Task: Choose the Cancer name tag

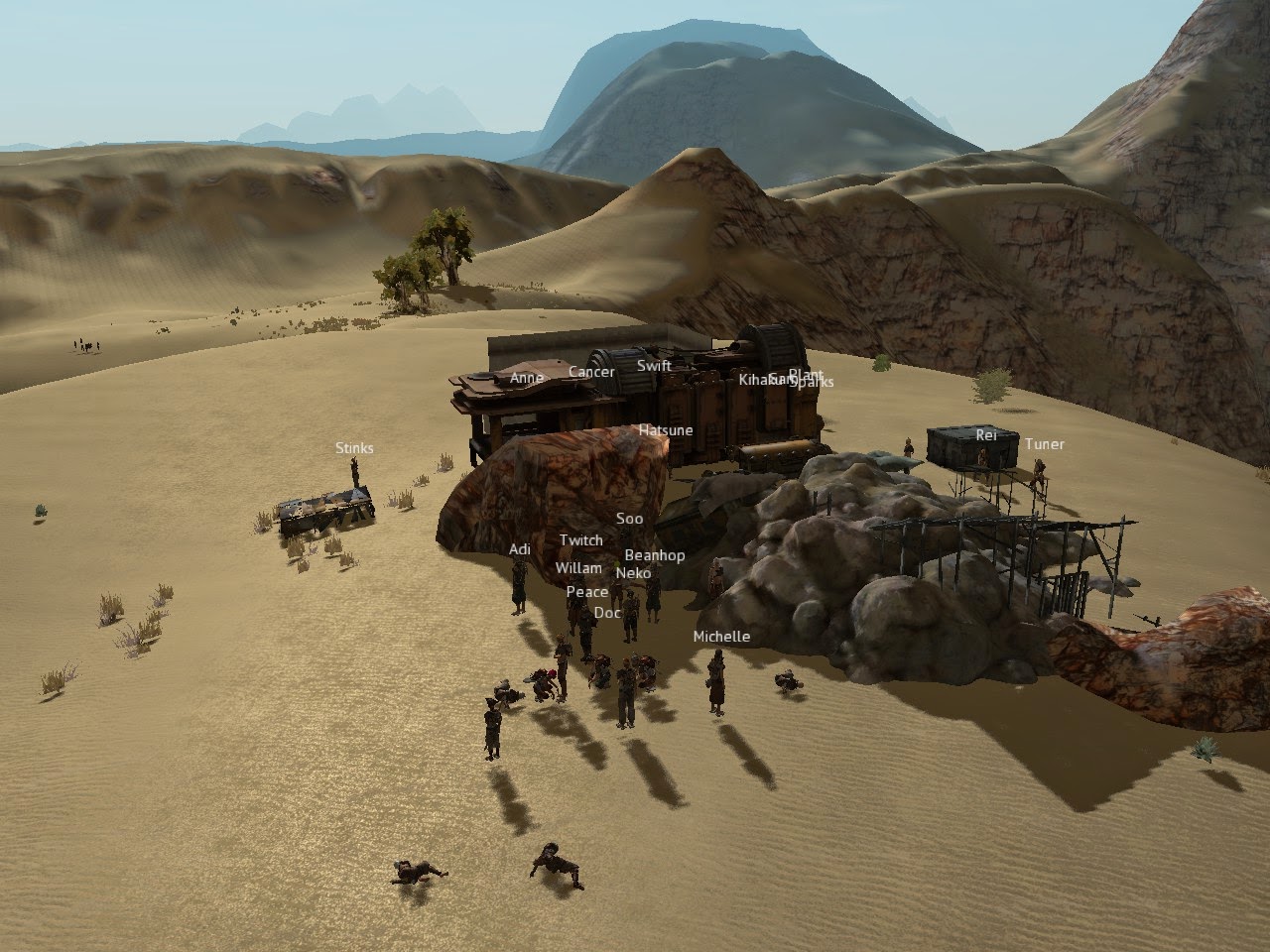Action: (x=591, y=372)
